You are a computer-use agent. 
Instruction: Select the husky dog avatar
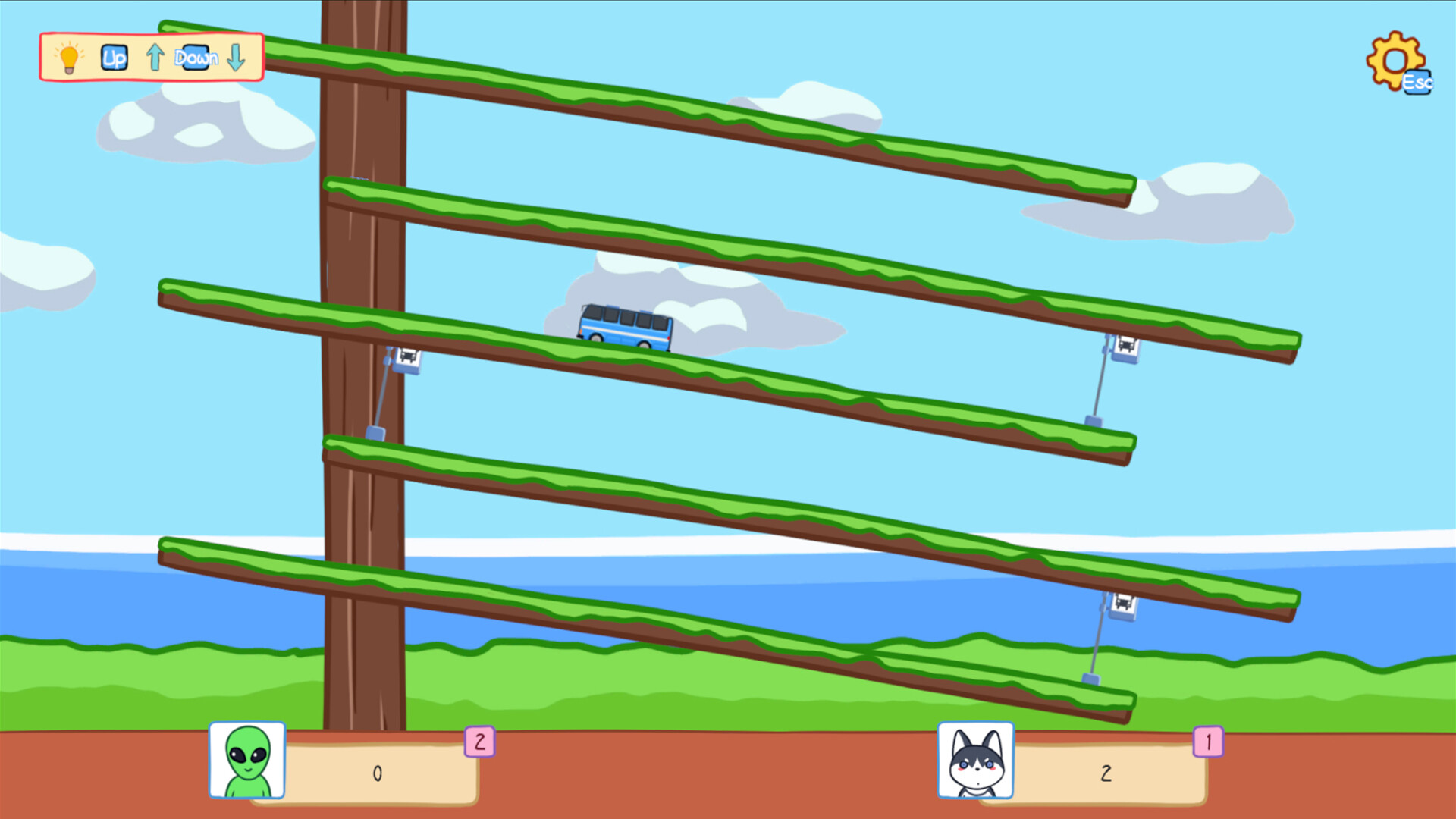coord(977,762)
